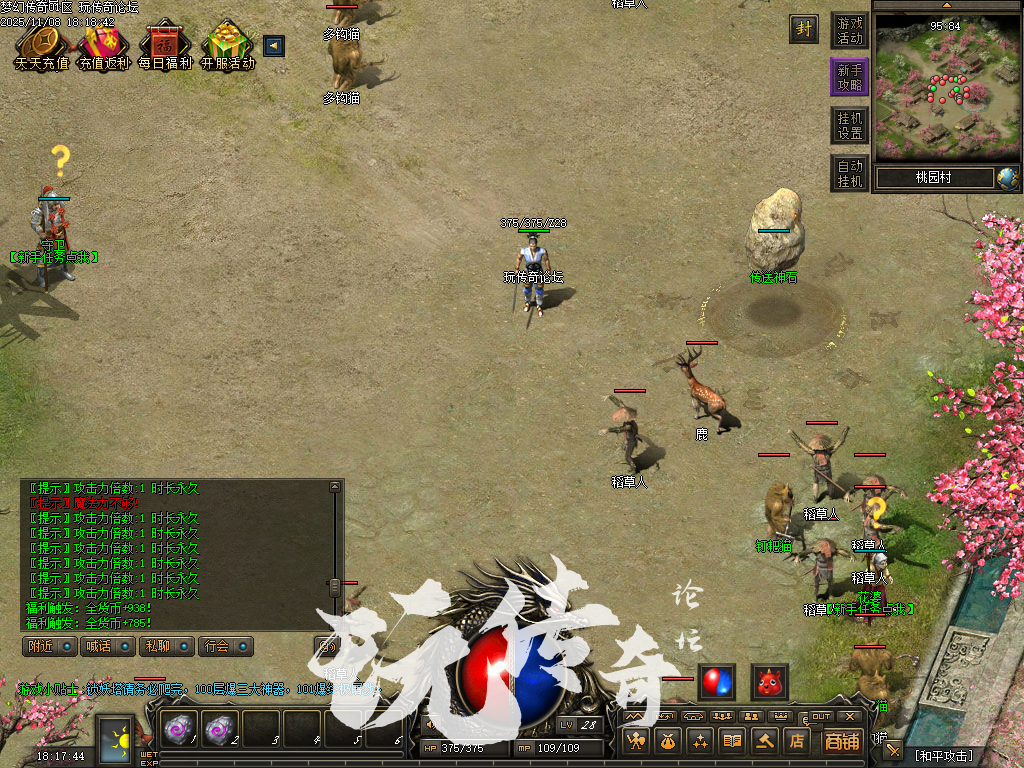Click the 封 button beside the minimap

coord(803,29)
